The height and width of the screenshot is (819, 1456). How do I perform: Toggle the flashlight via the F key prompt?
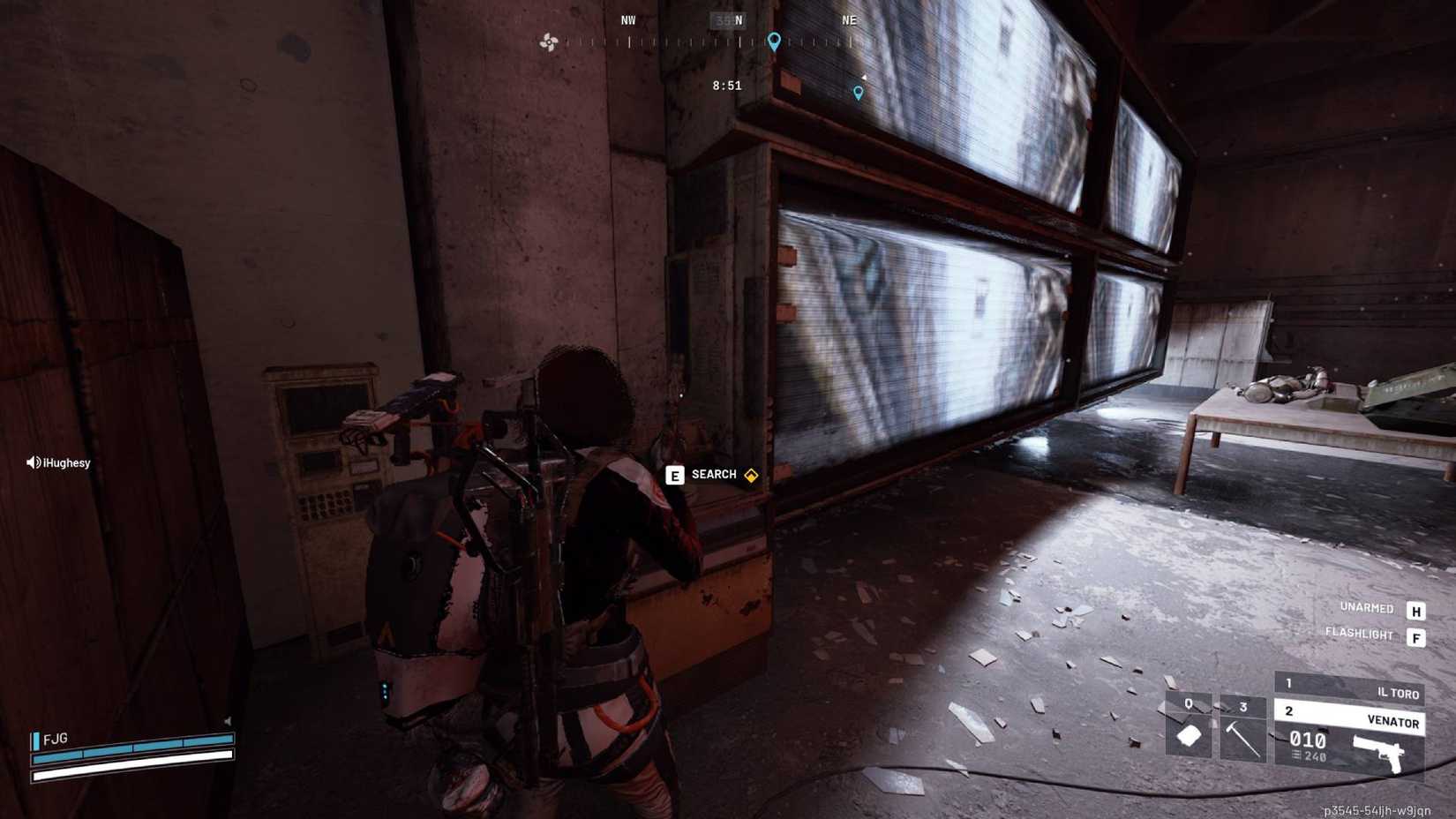click(x=1417, y=634)
